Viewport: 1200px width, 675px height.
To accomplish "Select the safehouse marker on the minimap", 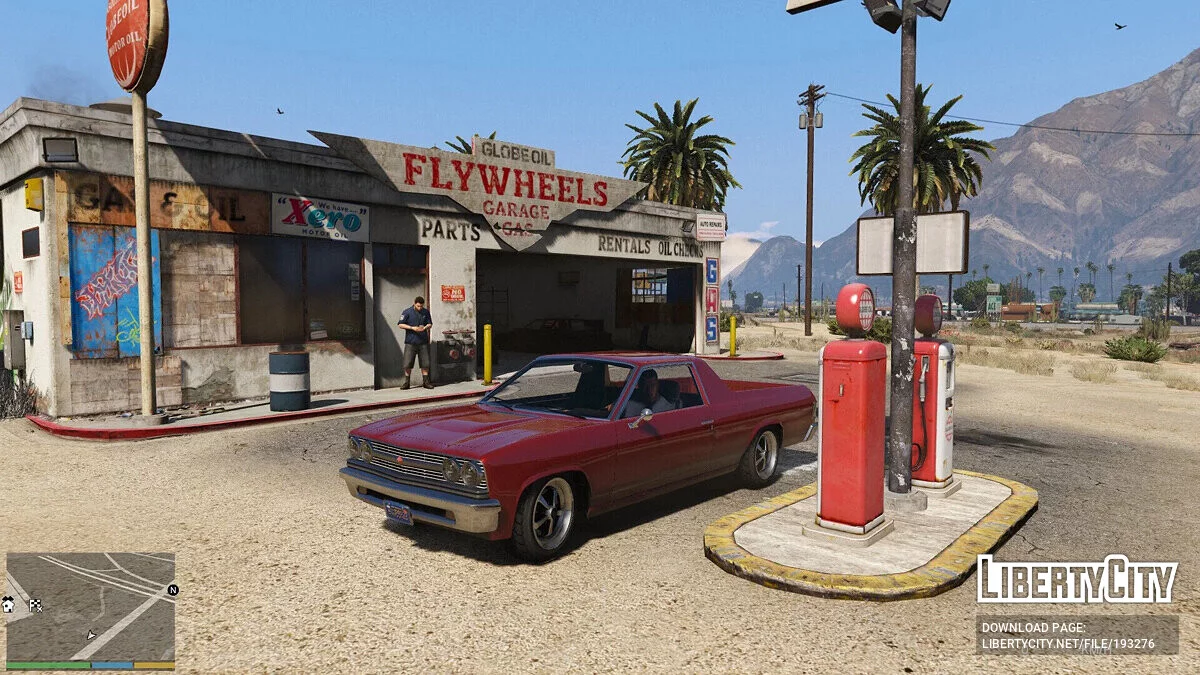I will tap(9, 604).
